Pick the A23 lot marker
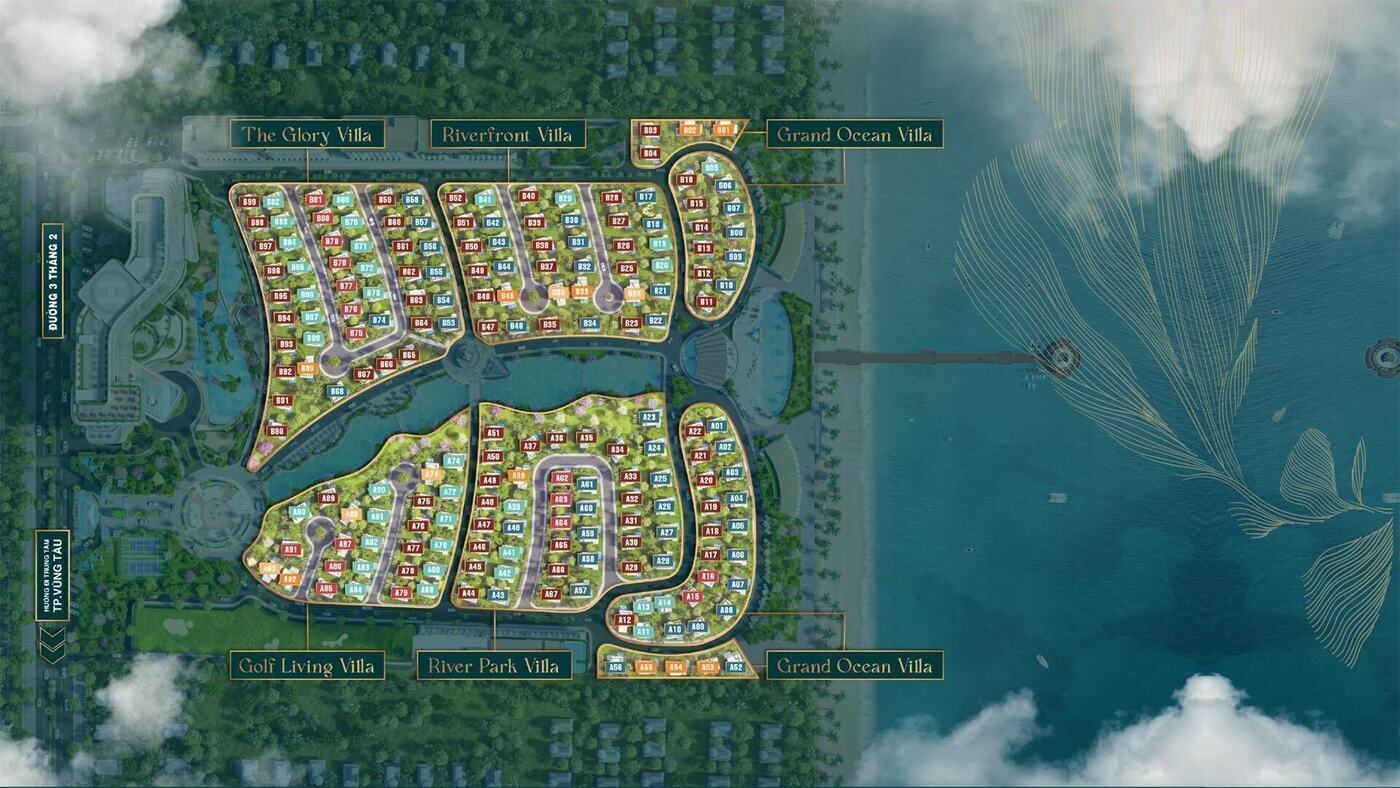Viewport: 1400px width, 788px height. (x=650, y=418)
